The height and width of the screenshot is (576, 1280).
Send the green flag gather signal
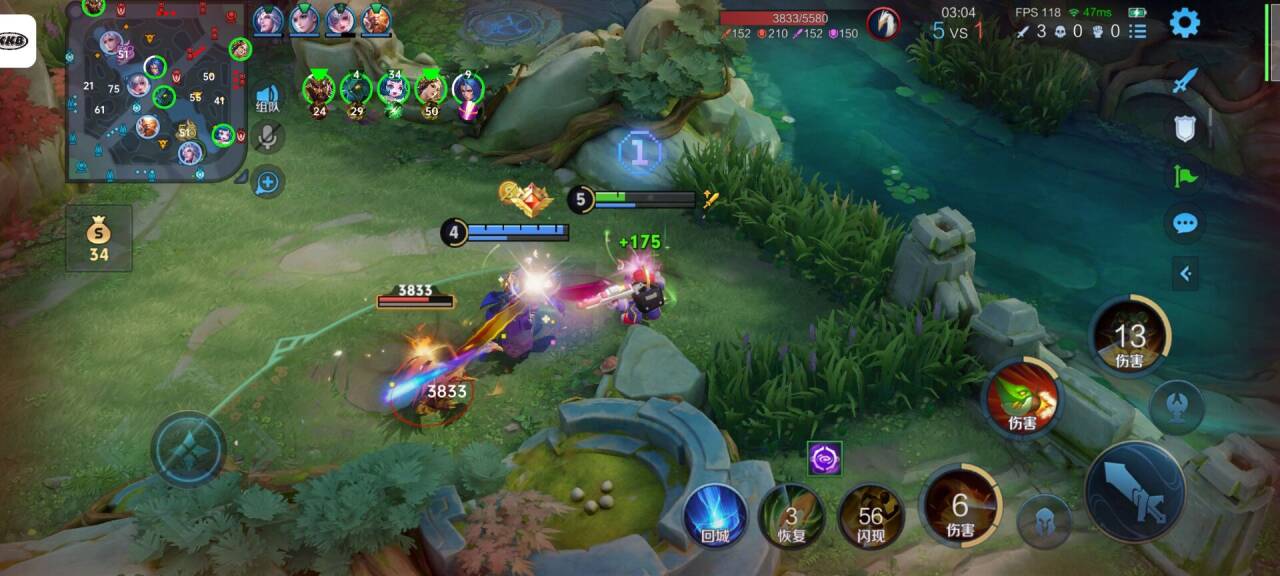tap(1185, 176)
